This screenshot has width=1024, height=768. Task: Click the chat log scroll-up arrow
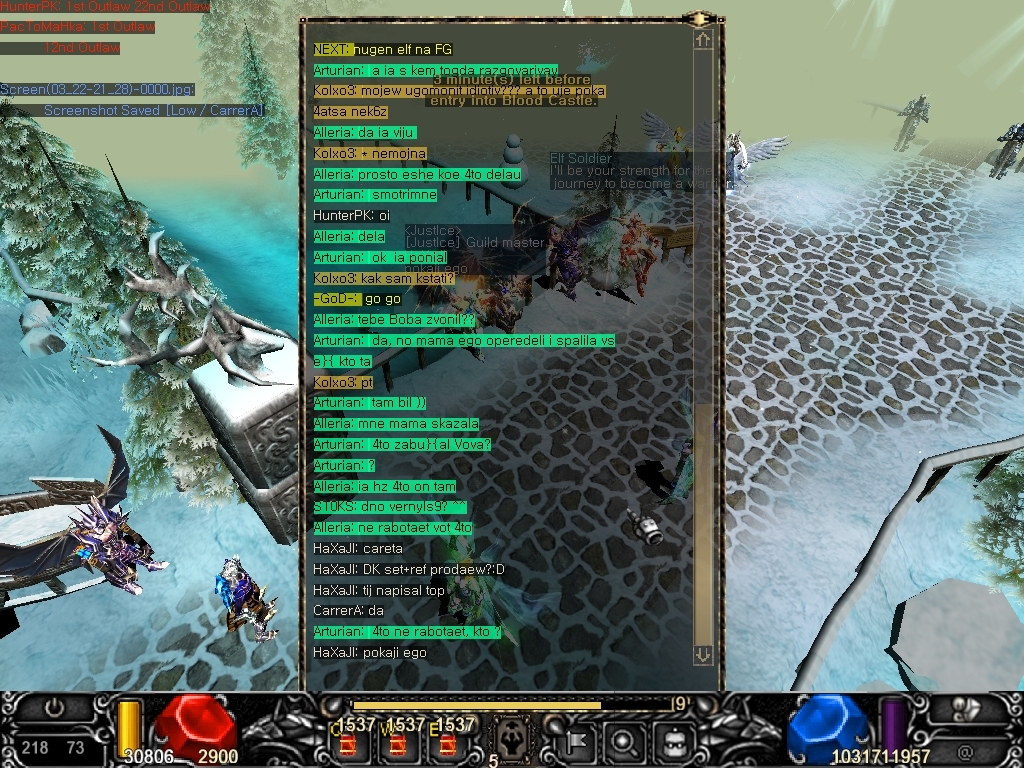[703, 40]
